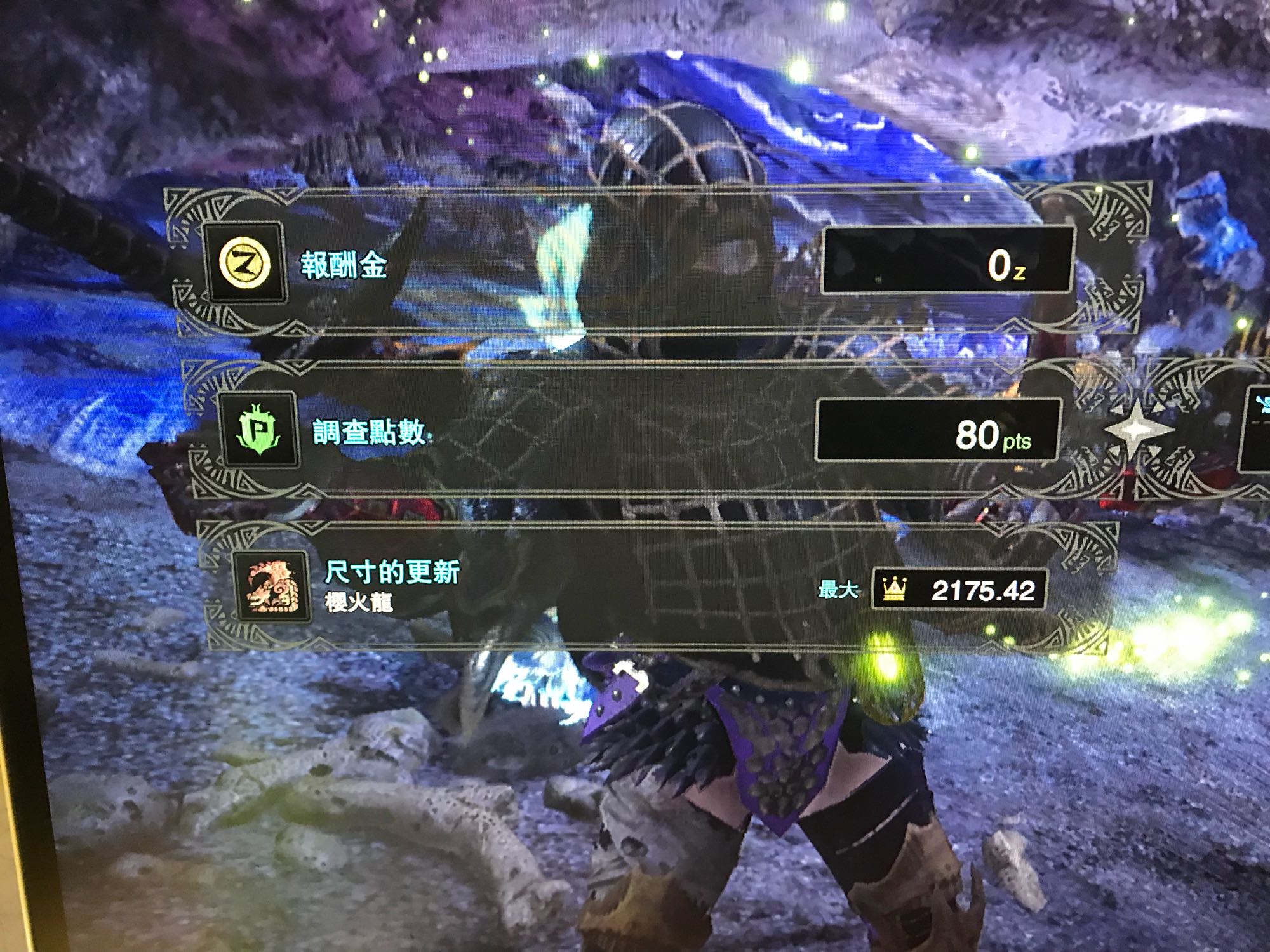Click the gold crown size record badge
1270x952 pixels.
coord(893,590)
